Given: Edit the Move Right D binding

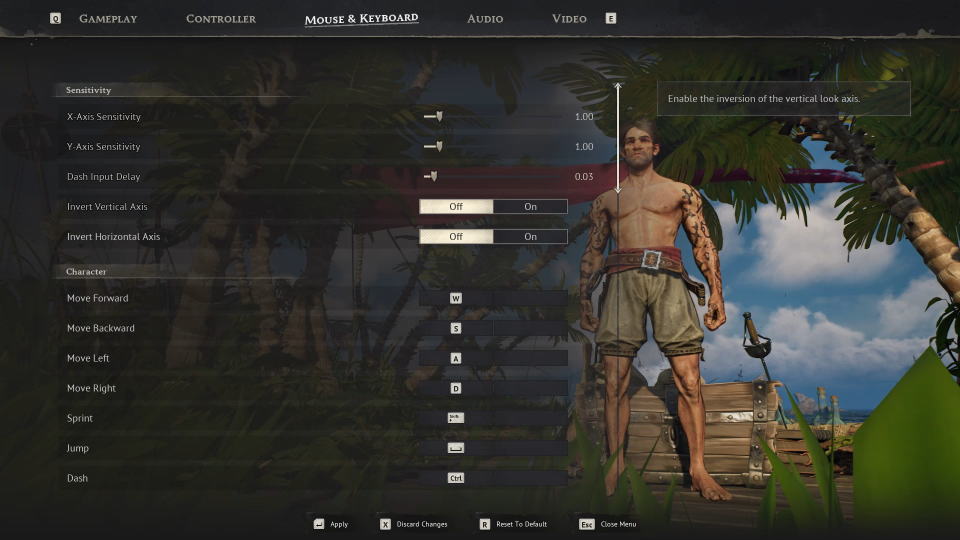Looking at the screenshot, I should (x=456, y=388).
